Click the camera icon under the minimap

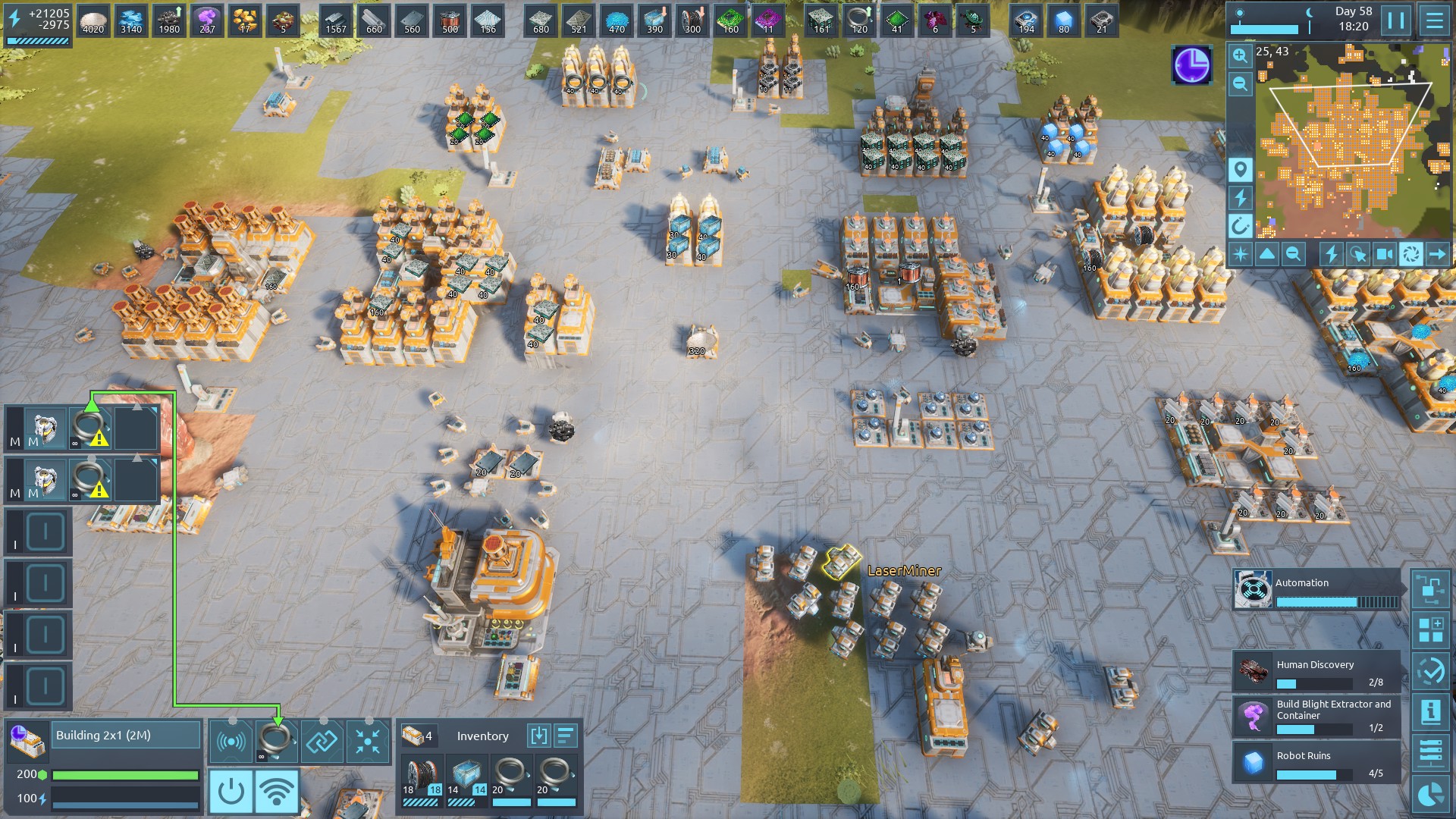point(1384,254)
